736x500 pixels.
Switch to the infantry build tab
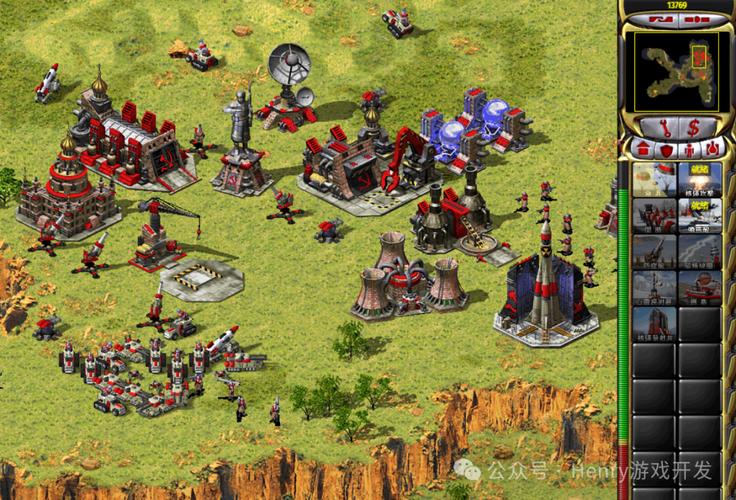(x=688, y=149)
